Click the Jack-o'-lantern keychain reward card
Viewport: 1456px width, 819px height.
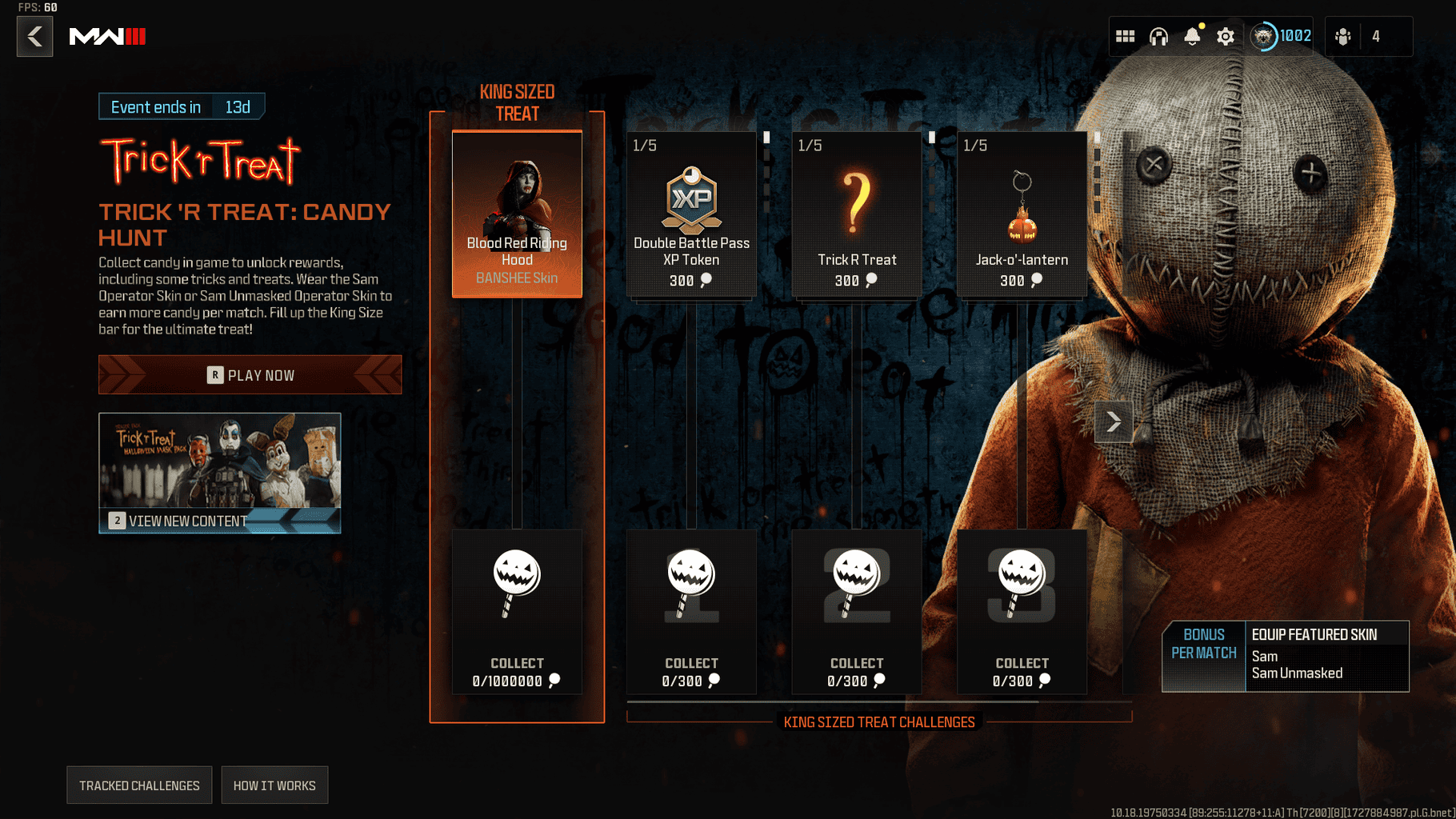(1022, 214)
